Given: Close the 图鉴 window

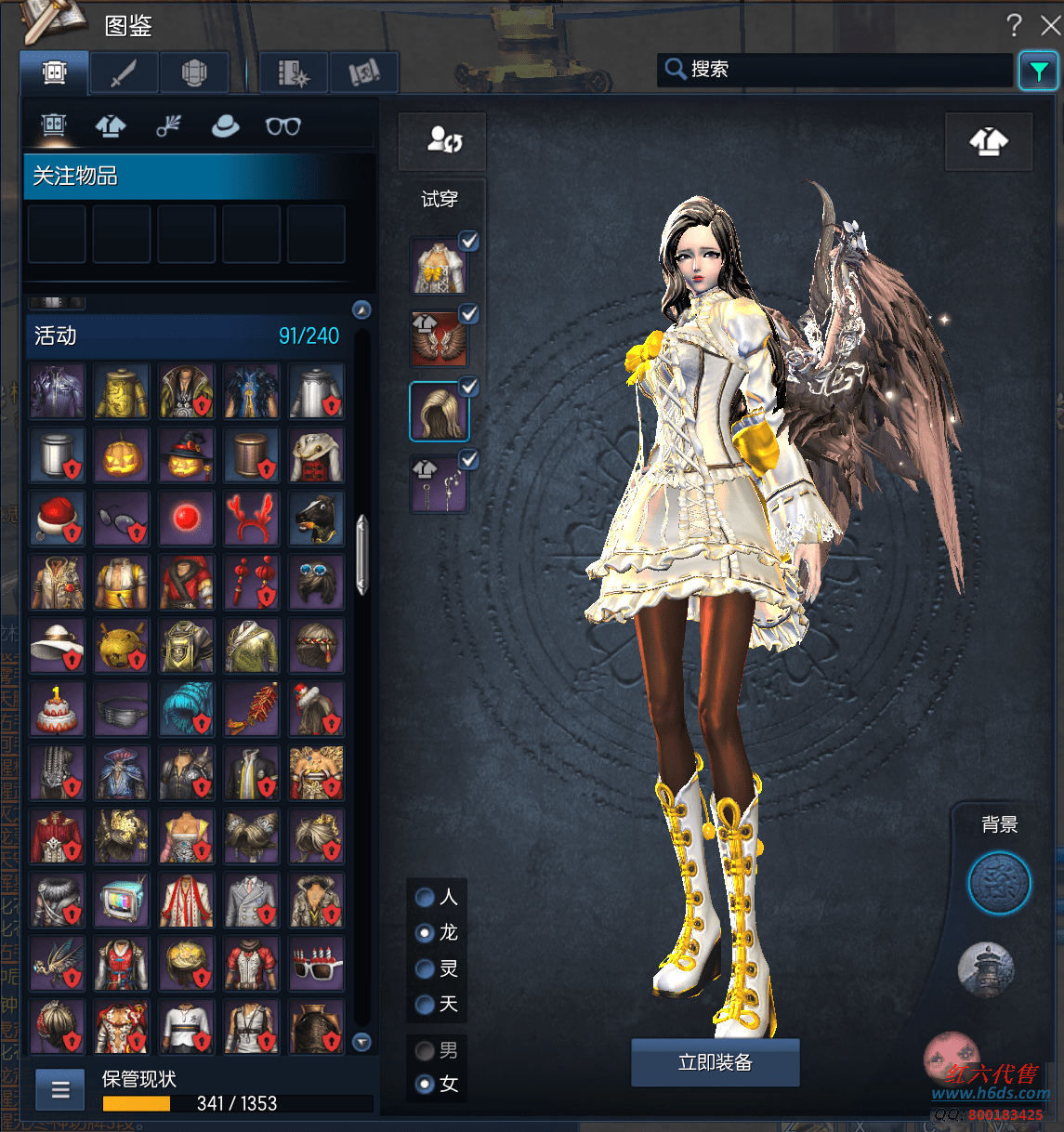Looking at the screenshot, I should point(1050,25).
